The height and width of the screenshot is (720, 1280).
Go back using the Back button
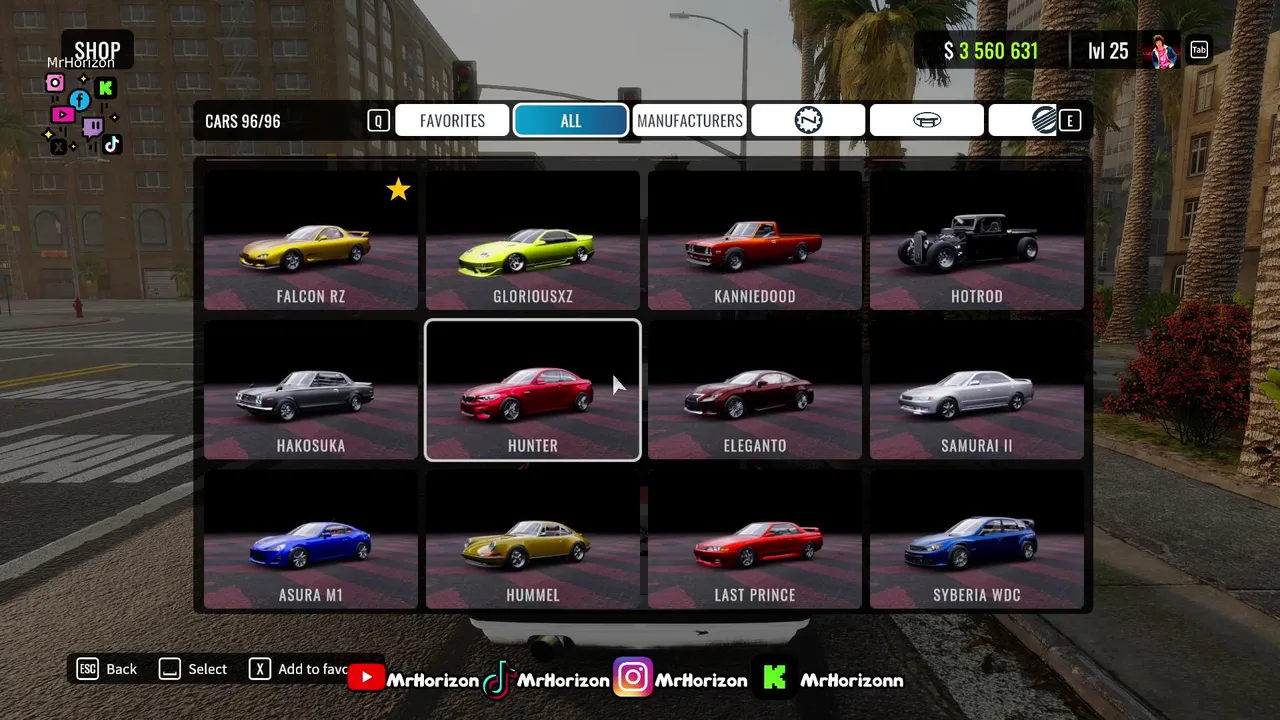tap(109, 669)
